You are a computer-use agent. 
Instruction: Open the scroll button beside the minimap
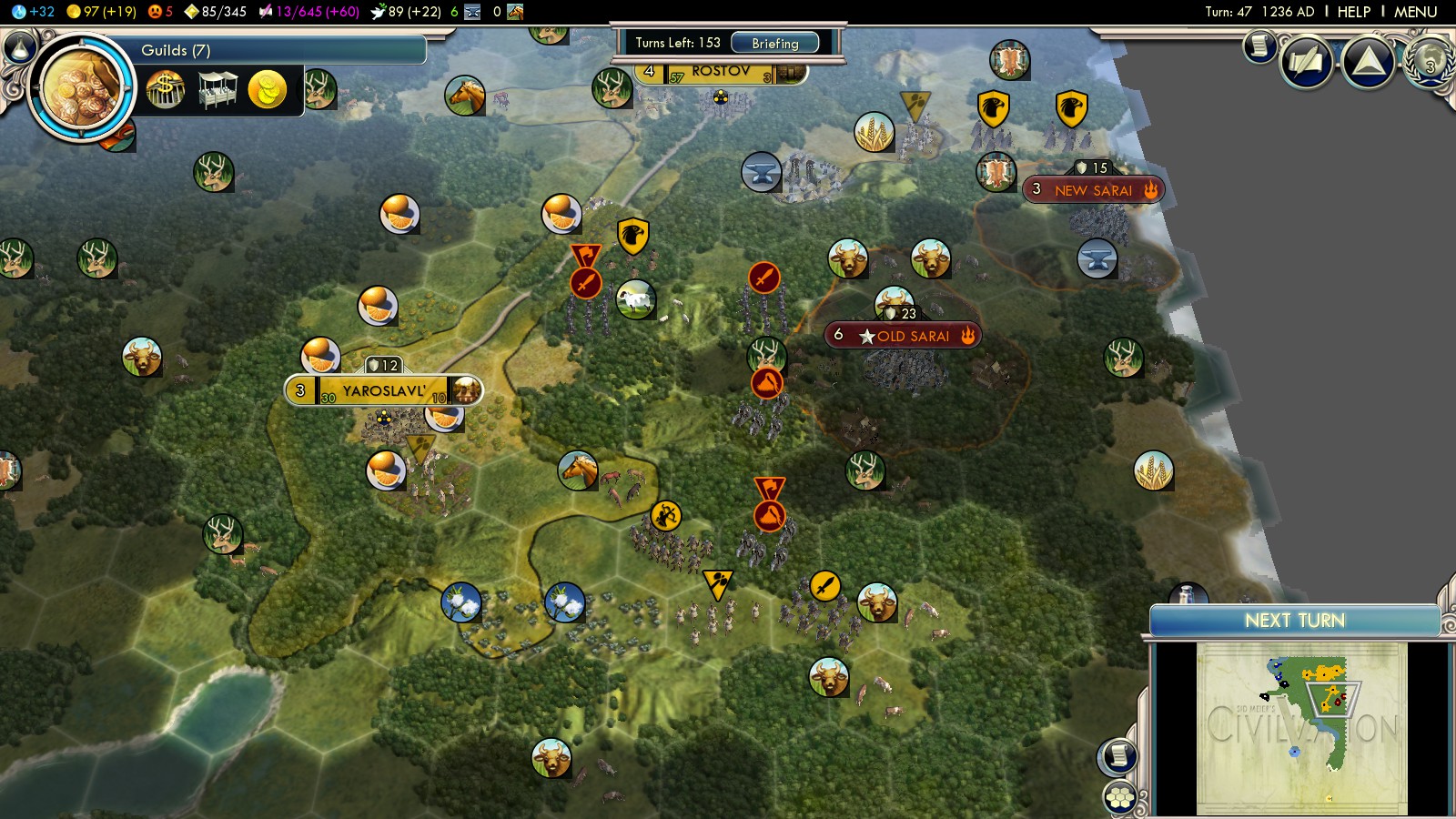(x=1118, y=755)
